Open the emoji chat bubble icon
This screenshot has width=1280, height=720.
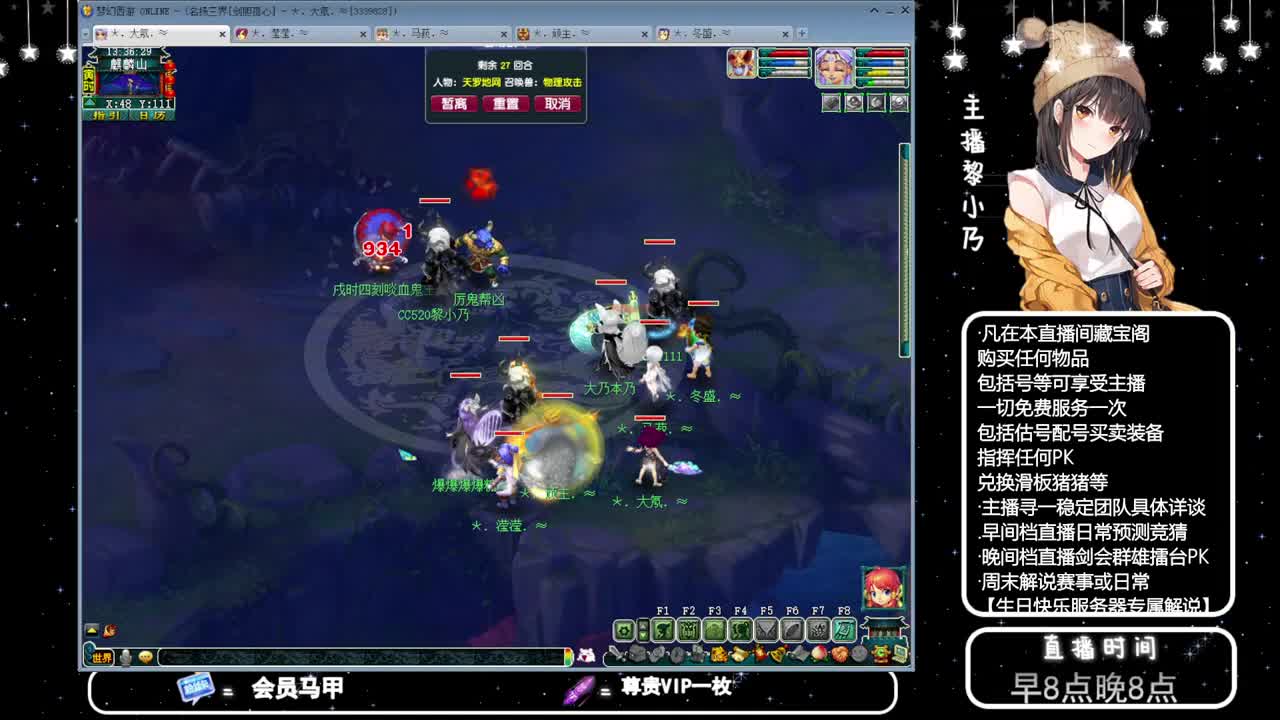pos(145,657)
